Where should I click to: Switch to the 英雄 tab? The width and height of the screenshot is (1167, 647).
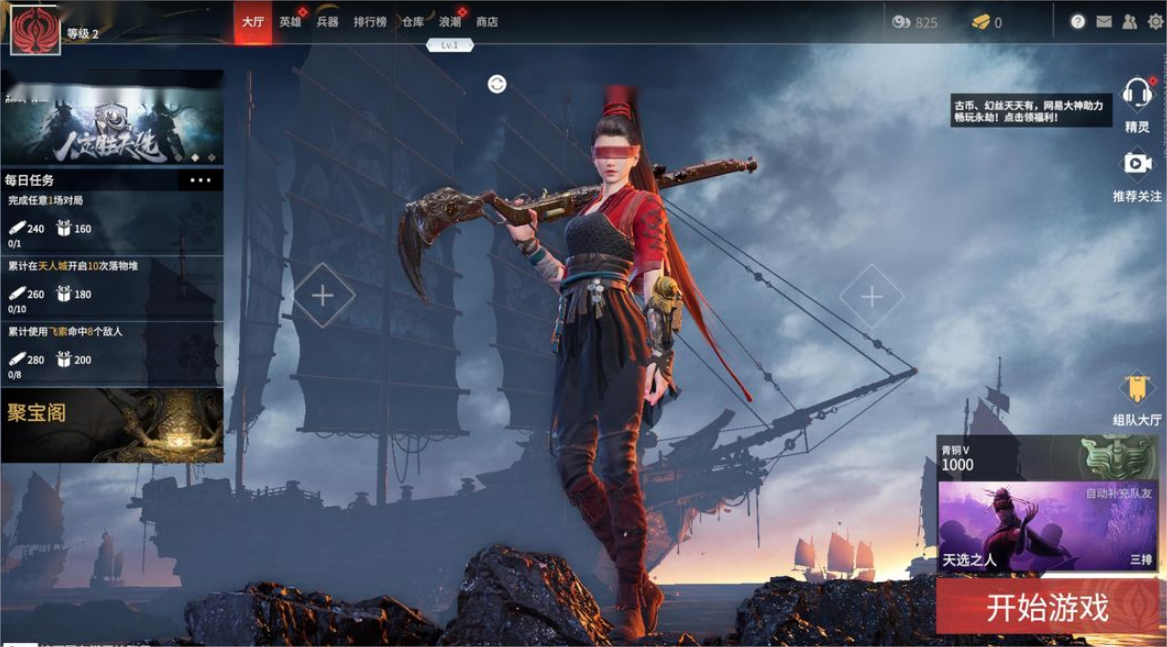point(290,22)
